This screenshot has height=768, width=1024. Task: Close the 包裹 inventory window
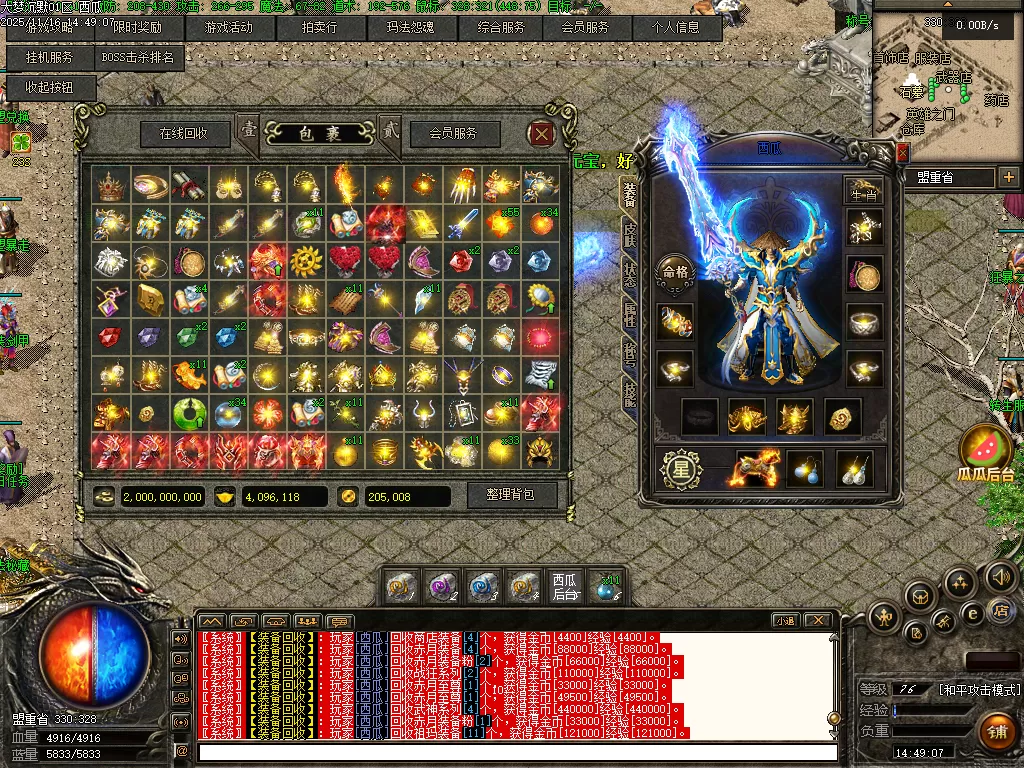tap(541, 133)
